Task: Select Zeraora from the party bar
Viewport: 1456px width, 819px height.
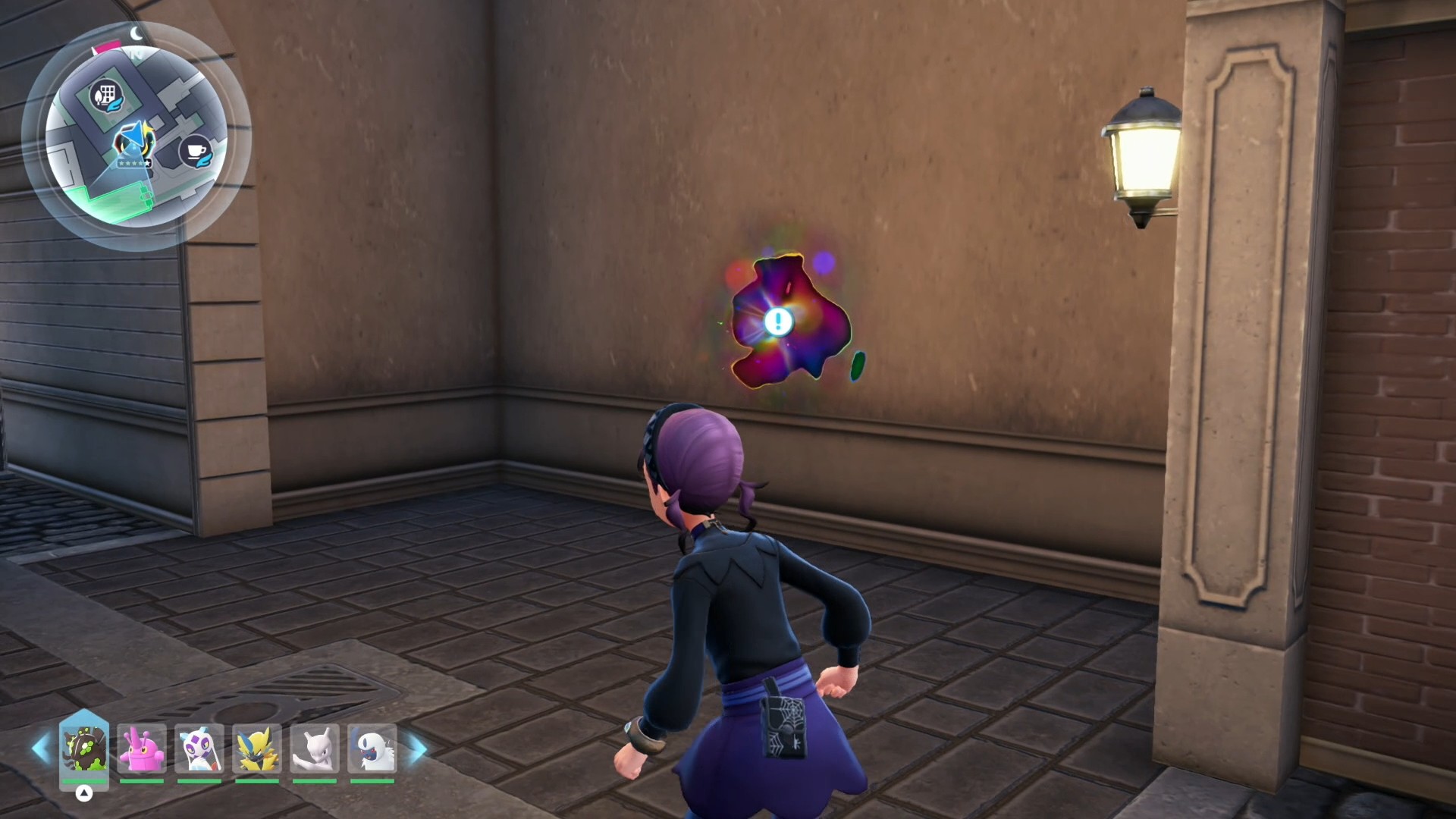Action: point(257,748)
